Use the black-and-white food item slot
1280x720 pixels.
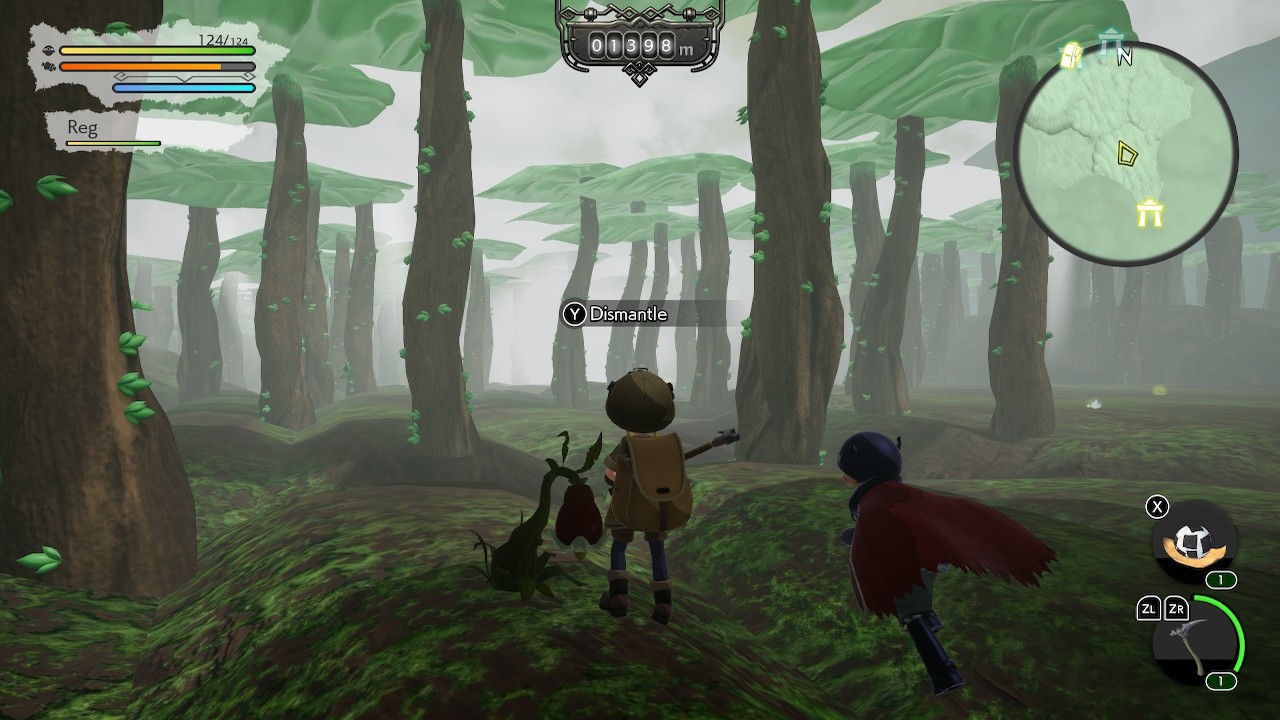click(1194, 542)
